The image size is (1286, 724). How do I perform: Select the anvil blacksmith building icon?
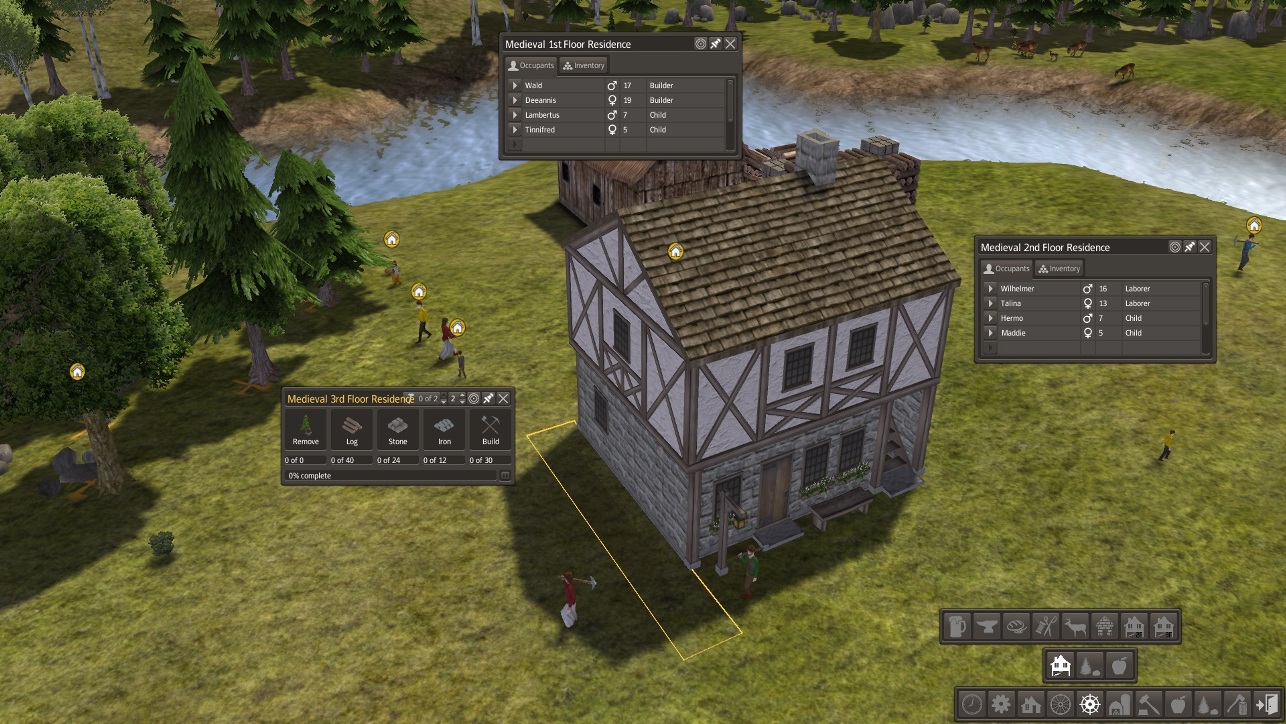pyautogui.click(x=987, y=627)
